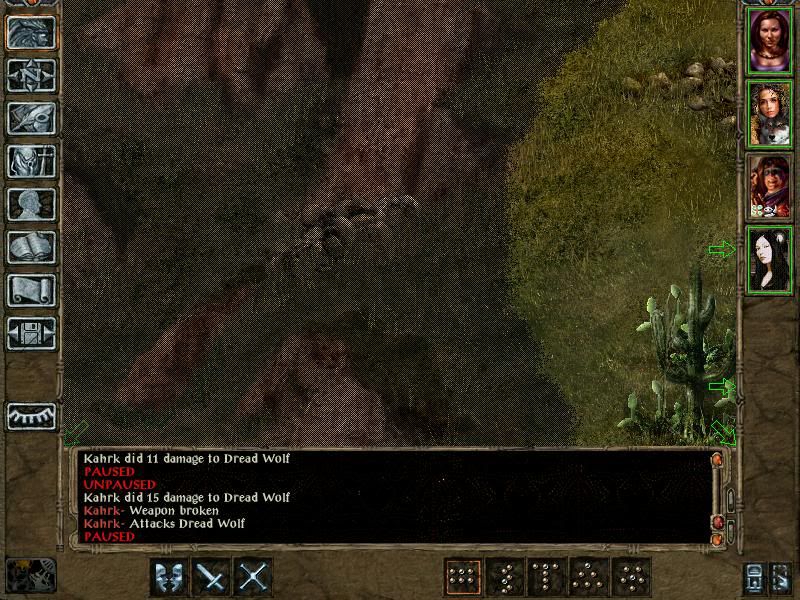Open the area map with compass icon

pyautogui.click(x=31, y=75)
